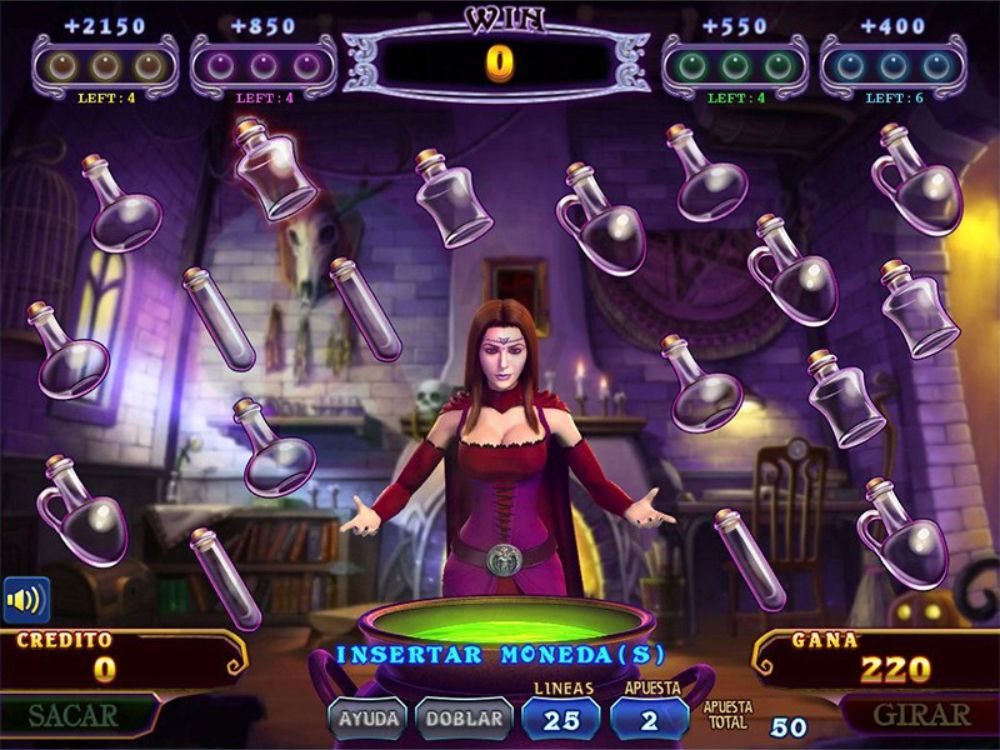Adjust the APUESTA bet of 2
This screenshot has height=750, width=1000.
coord(649,719)
